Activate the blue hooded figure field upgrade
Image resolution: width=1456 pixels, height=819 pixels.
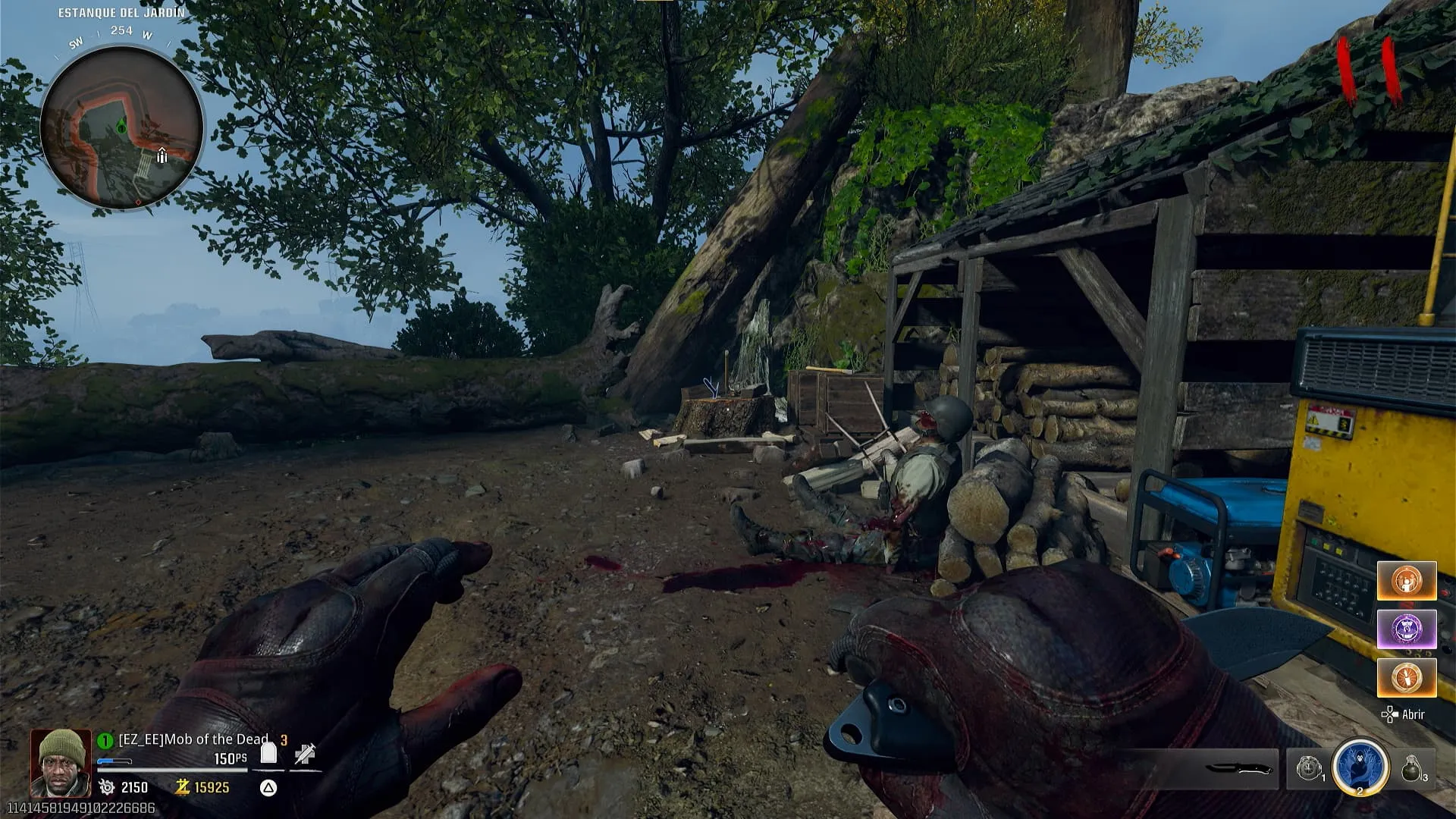(1360, 767)
